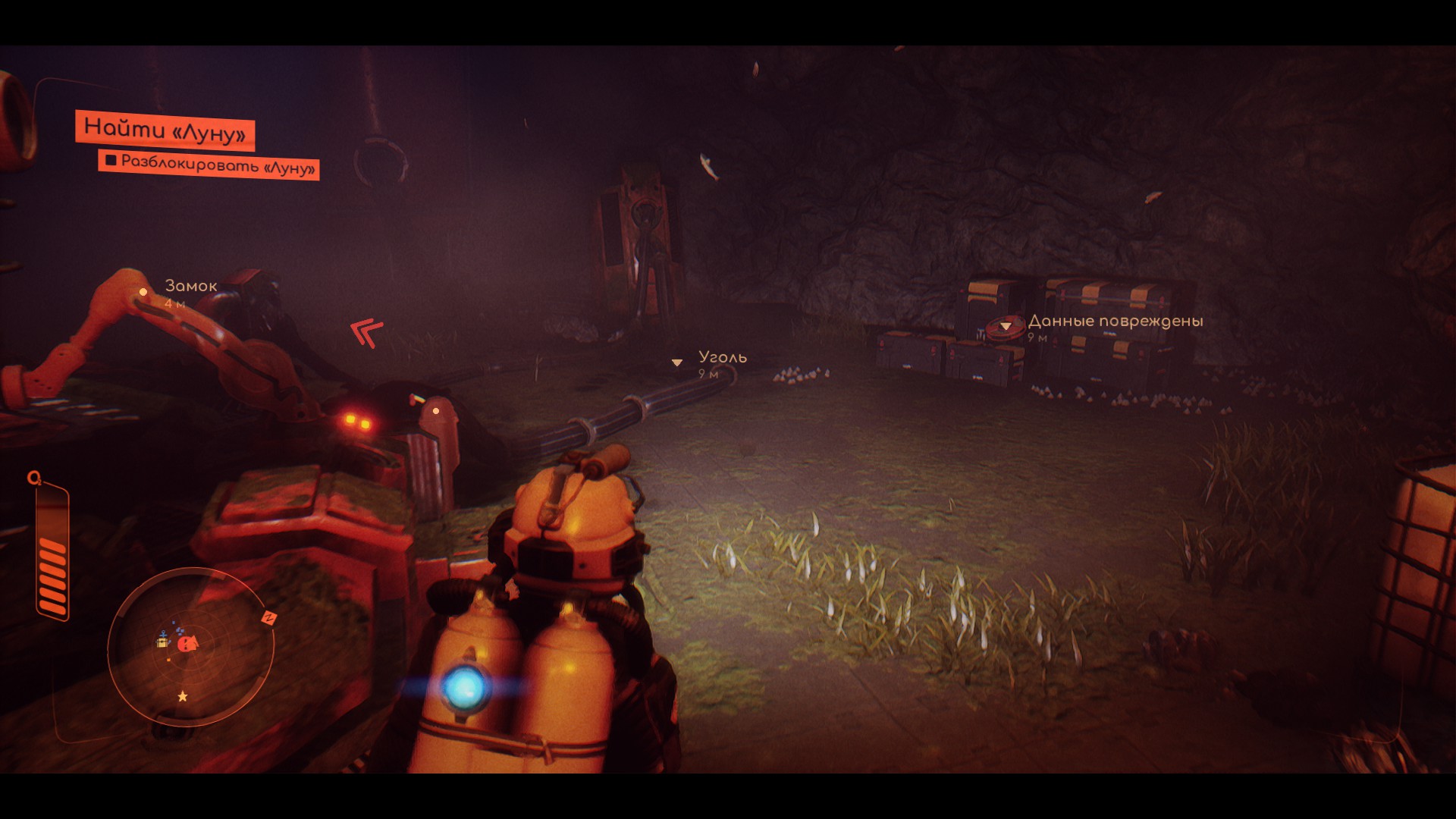Click the «Найти «Луну»» quest title
This screenshot has width=1456, height=819.
pyautogui.click(x=165, y=130)
